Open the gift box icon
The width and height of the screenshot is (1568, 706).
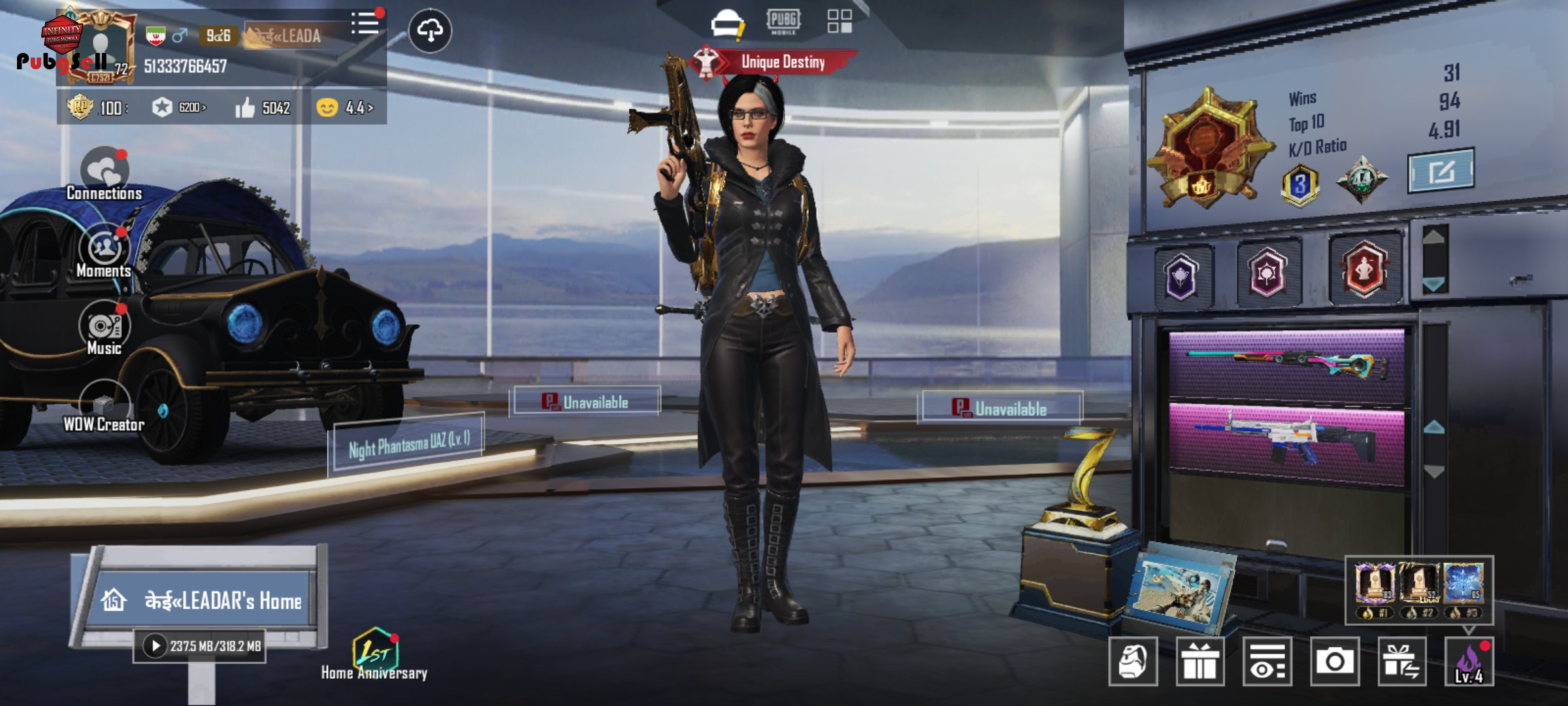[1200, 662]
